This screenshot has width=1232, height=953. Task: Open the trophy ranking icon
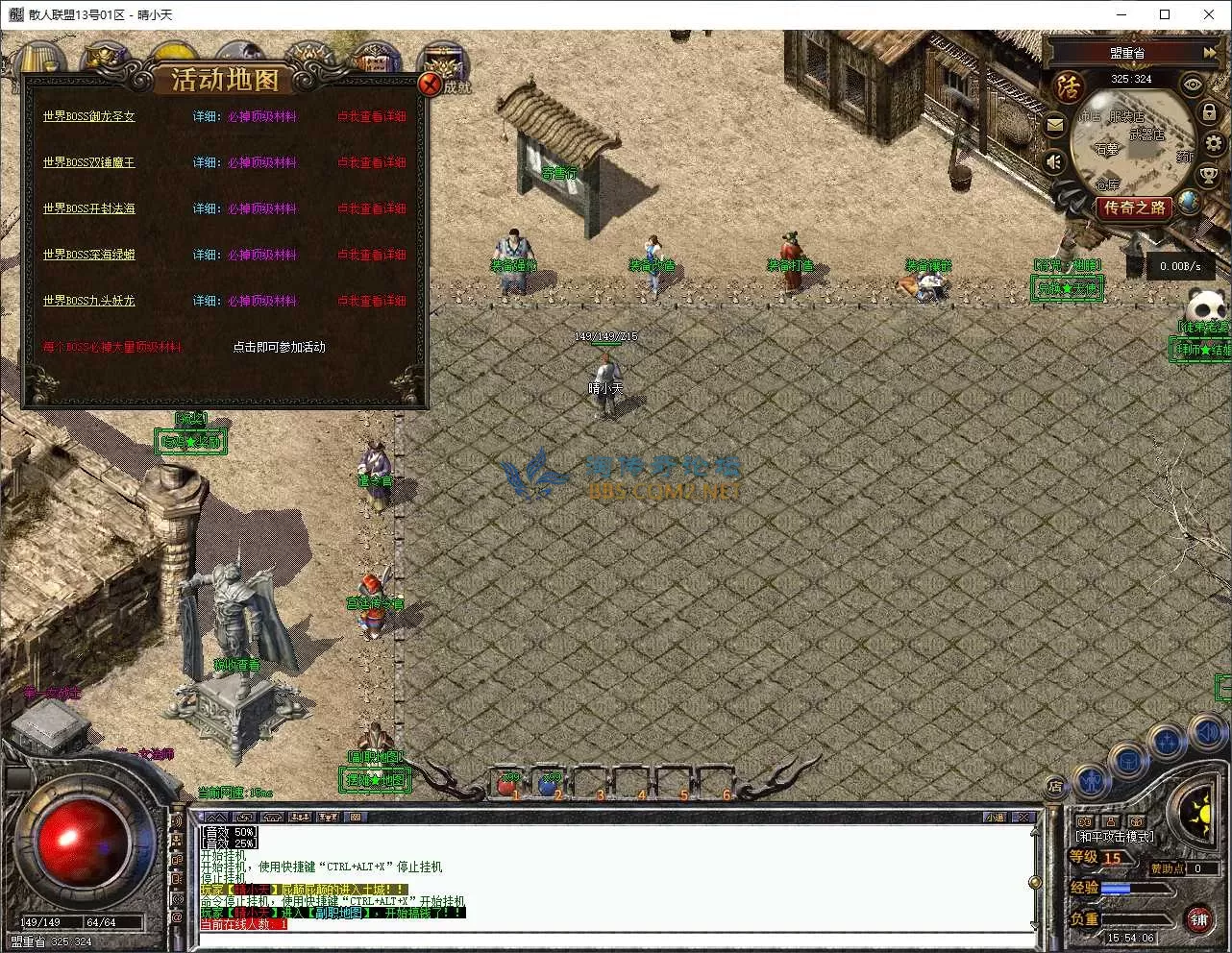[1208, 177]
